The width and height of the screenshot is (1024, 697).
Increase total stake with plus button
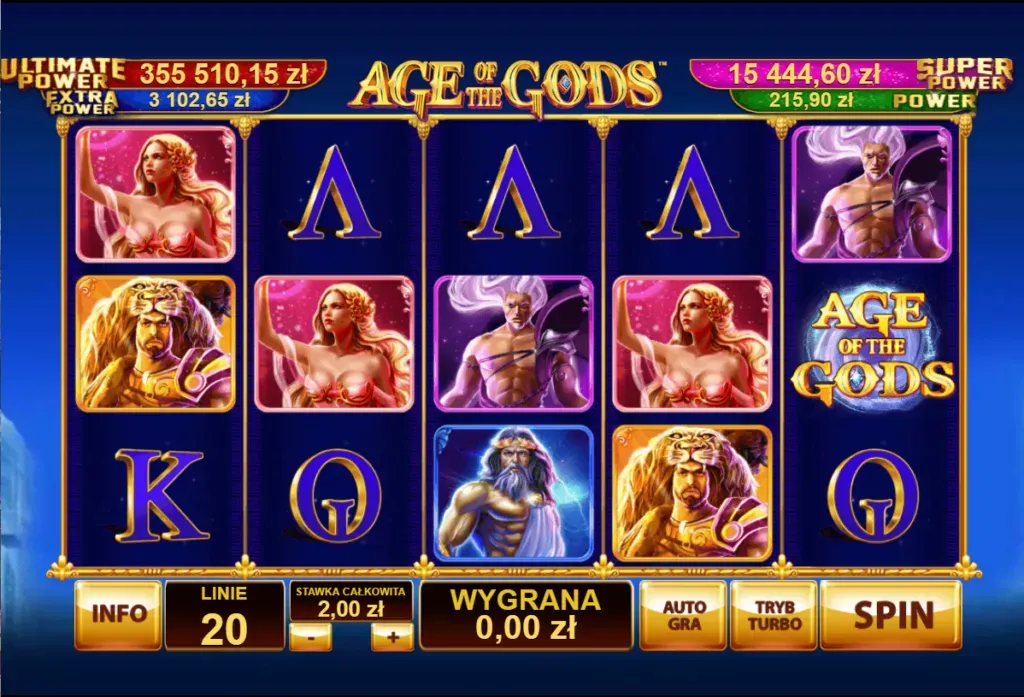391,636
